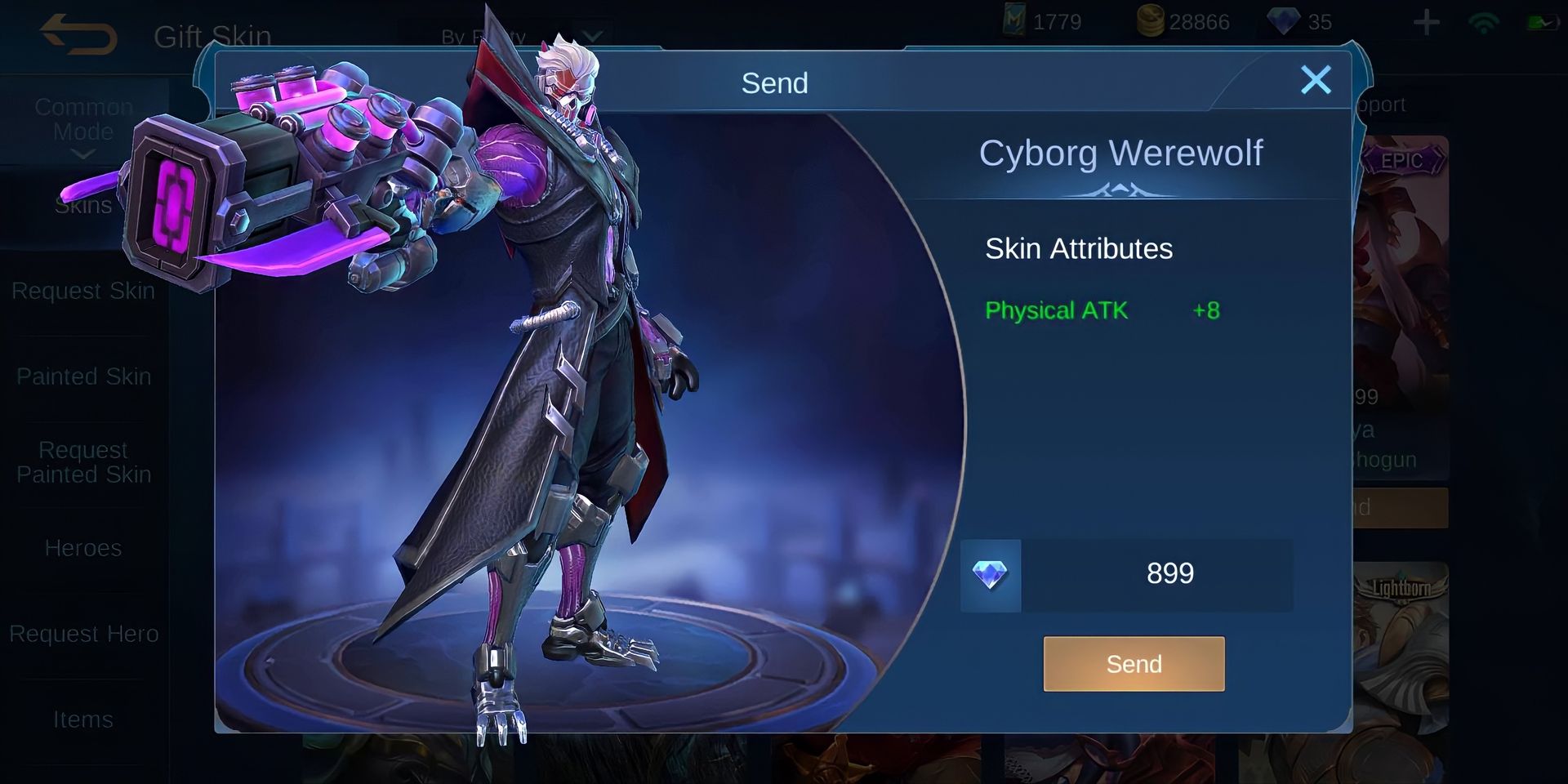Expand the Common Mode selector

[x=83, y=118]
